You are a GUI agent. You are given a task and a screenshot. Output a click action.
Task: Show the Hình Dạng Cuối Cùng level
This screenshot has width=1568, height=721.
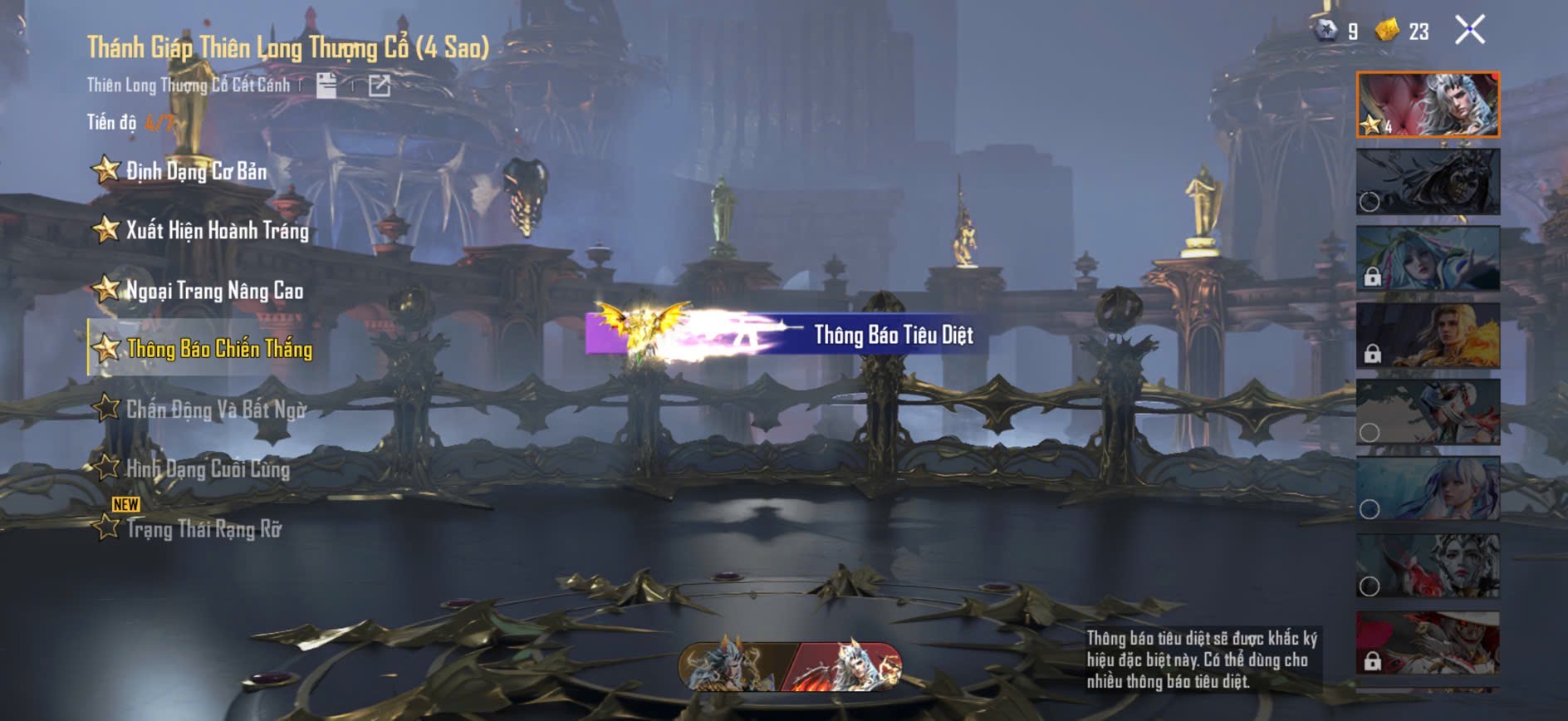207,468
